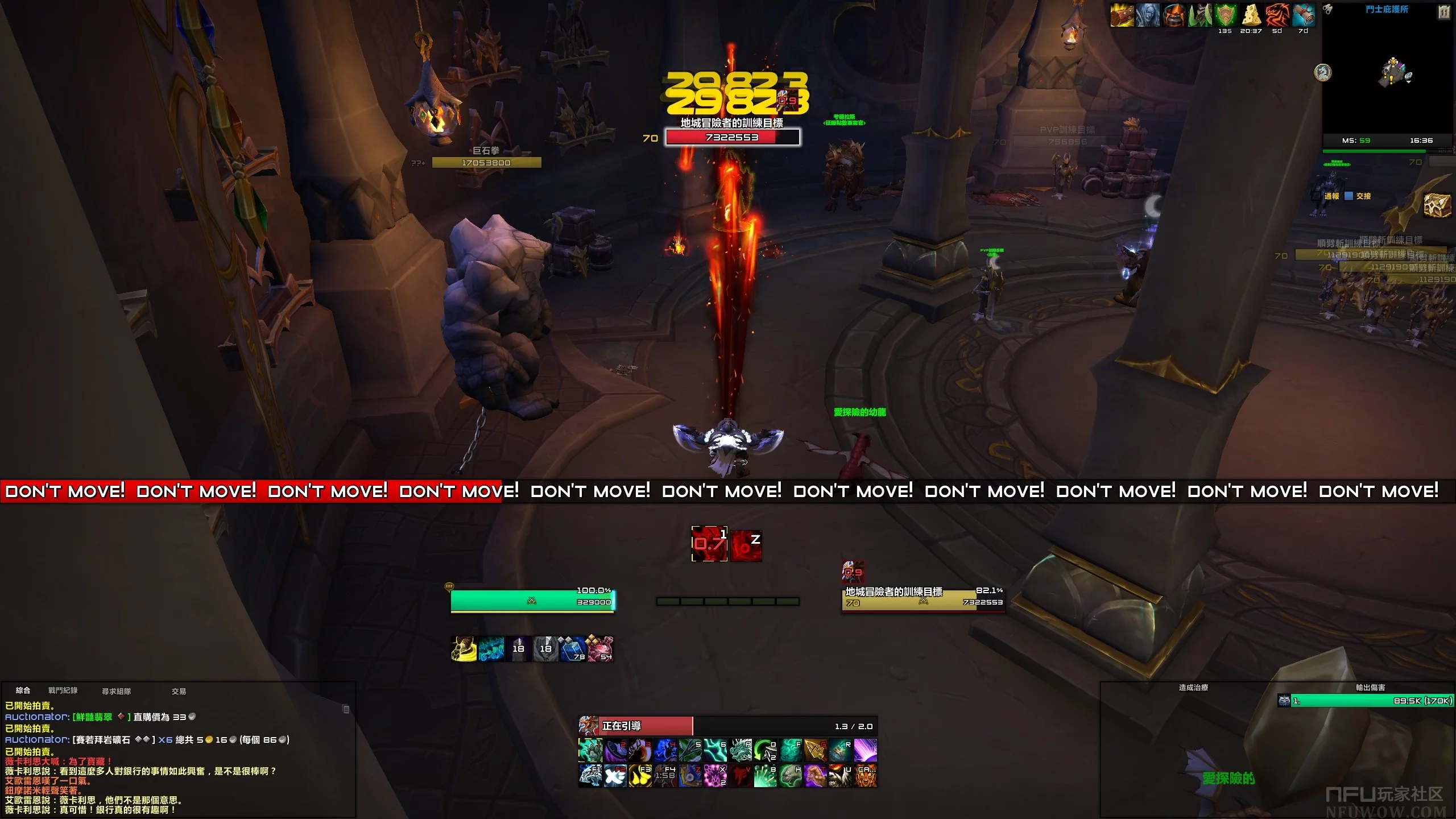Use the red potion item with count 54

coord(600,648)
